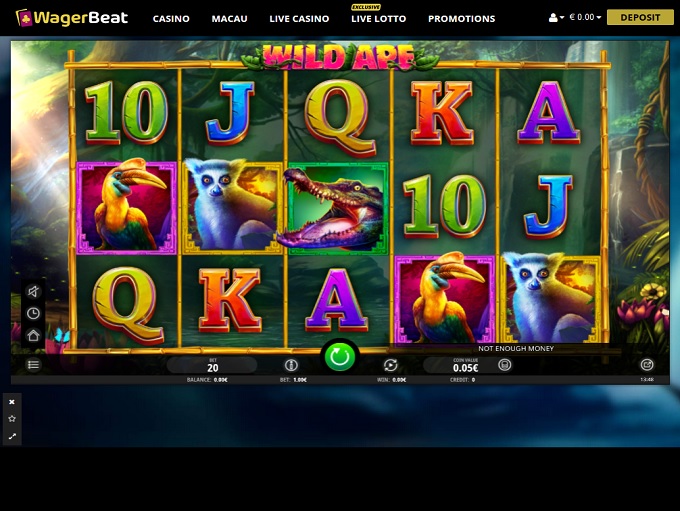Activate the autoplay arrows button

[x=391, y=365]
